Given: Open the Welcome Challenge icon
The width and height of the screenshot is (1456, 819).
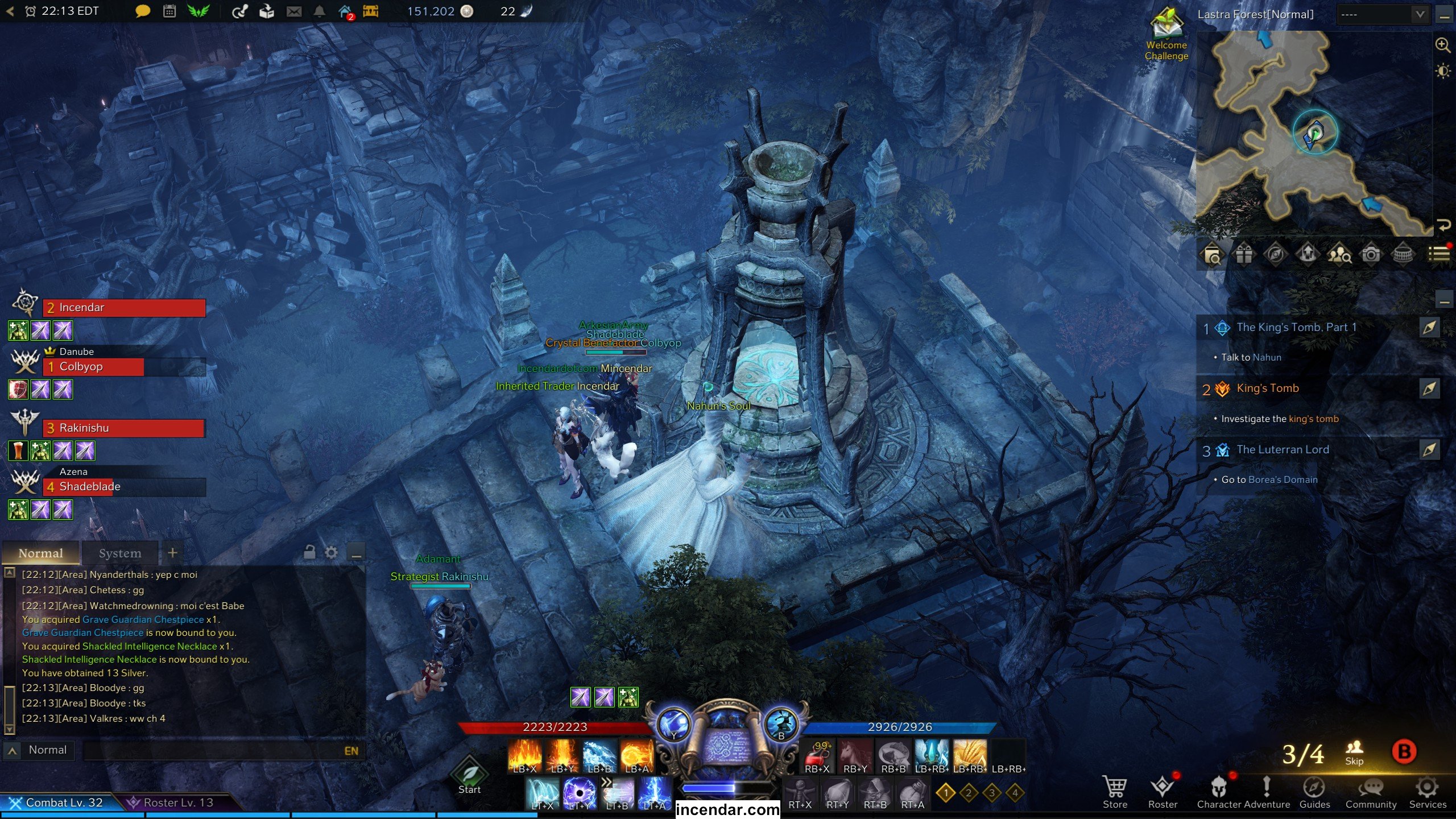Looking at the screenshot, I should [x=1167, y=34].
